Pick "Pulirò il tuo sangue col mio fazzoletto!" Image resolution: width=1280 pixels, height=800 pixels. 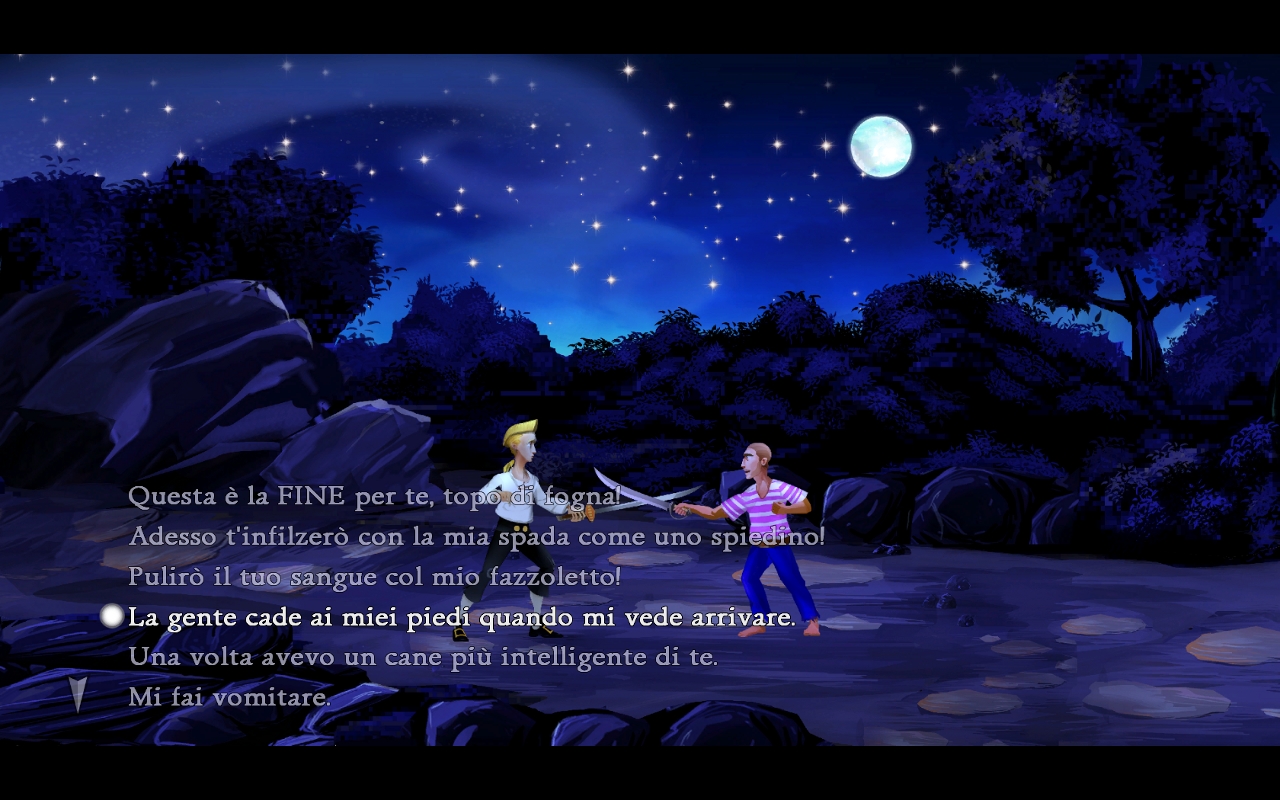pyautogui.click(x=375, y=577)
